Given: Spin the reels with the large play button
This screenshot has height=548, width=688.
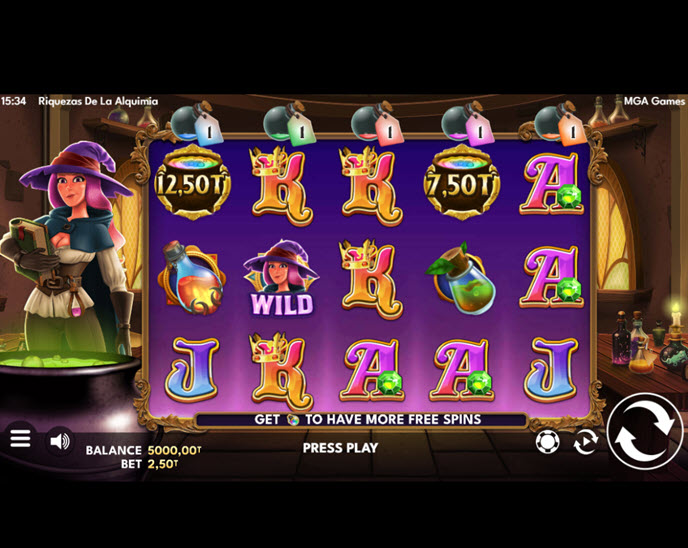Looking at the screenshot, I should 645,432.
